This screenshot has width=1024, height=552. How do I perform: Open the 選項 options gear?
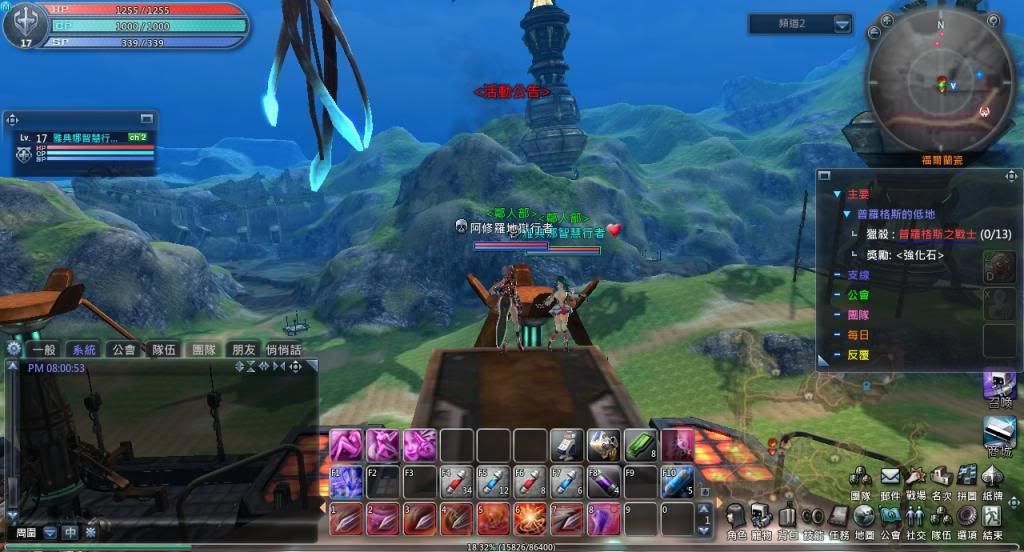(x=967, y=516)
